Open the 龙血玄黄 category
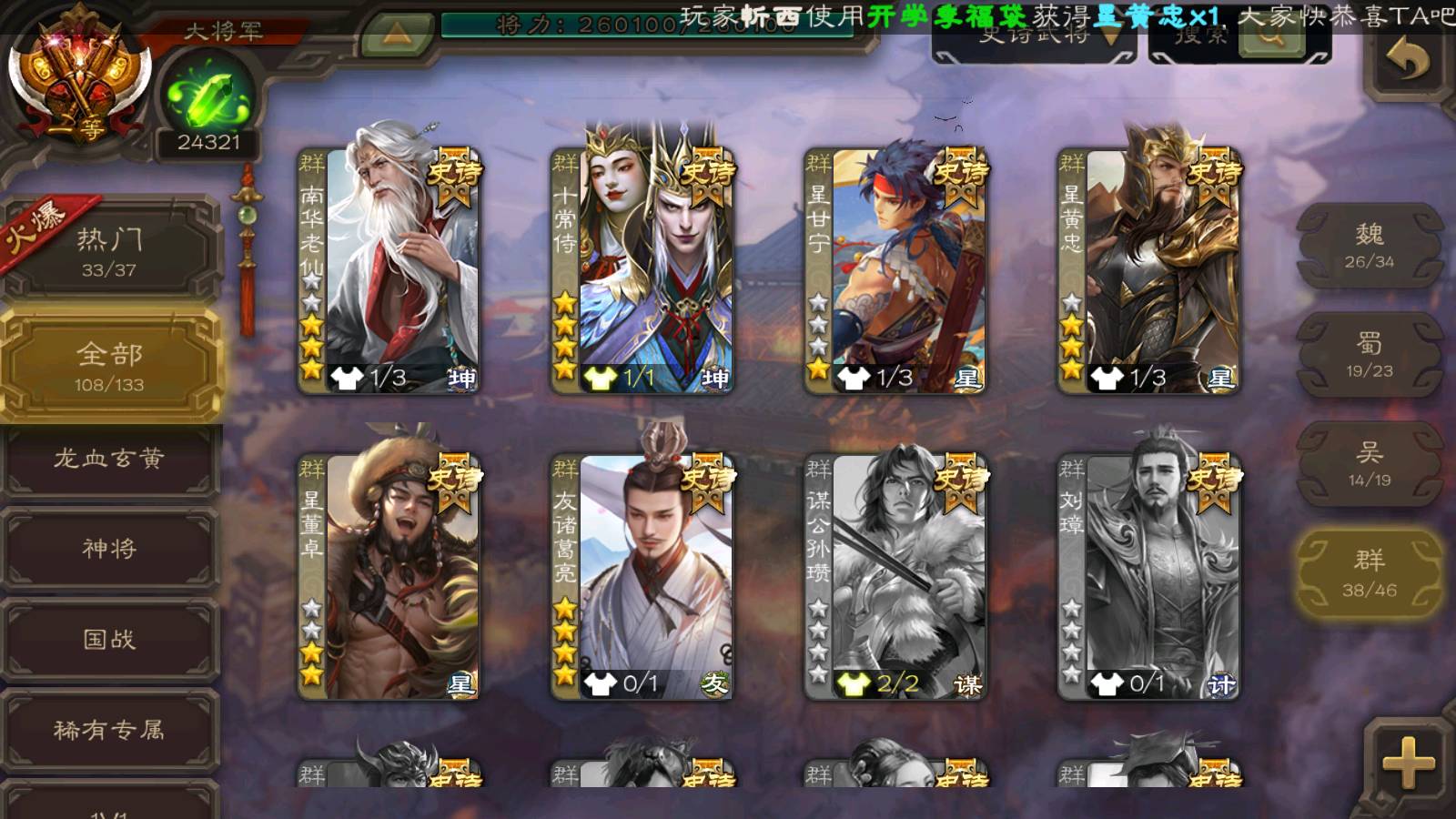This screenshot has height=819, width=1456. coord(109,459)
